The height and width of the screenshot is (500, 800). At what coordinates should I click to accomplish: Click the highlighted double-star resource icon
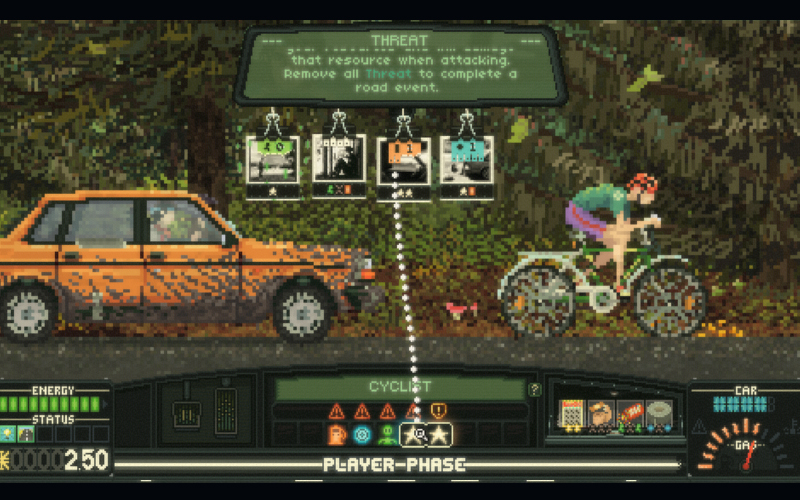pos(426,434)
